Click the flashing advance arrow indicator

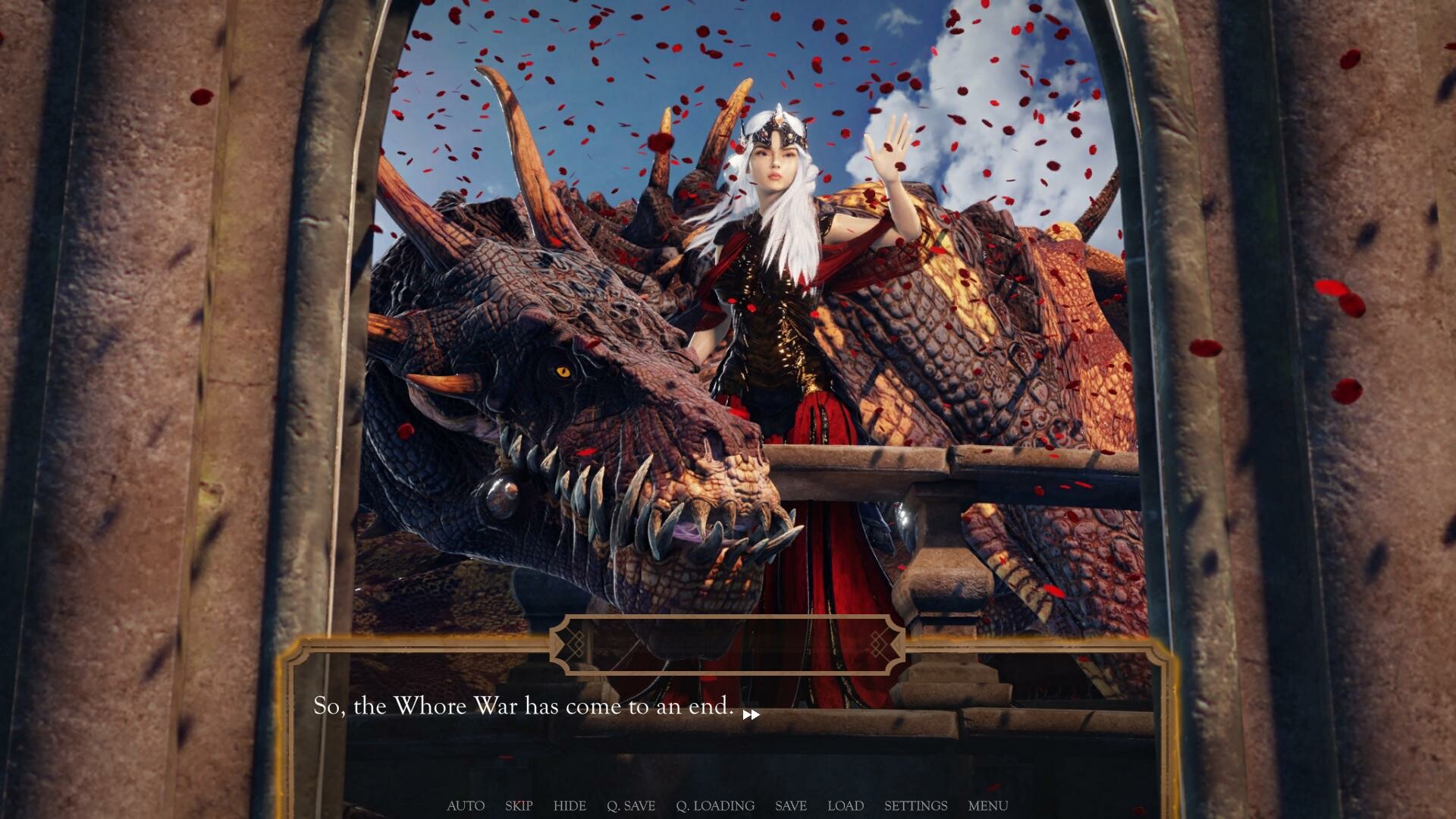click(x=751, y=714)
